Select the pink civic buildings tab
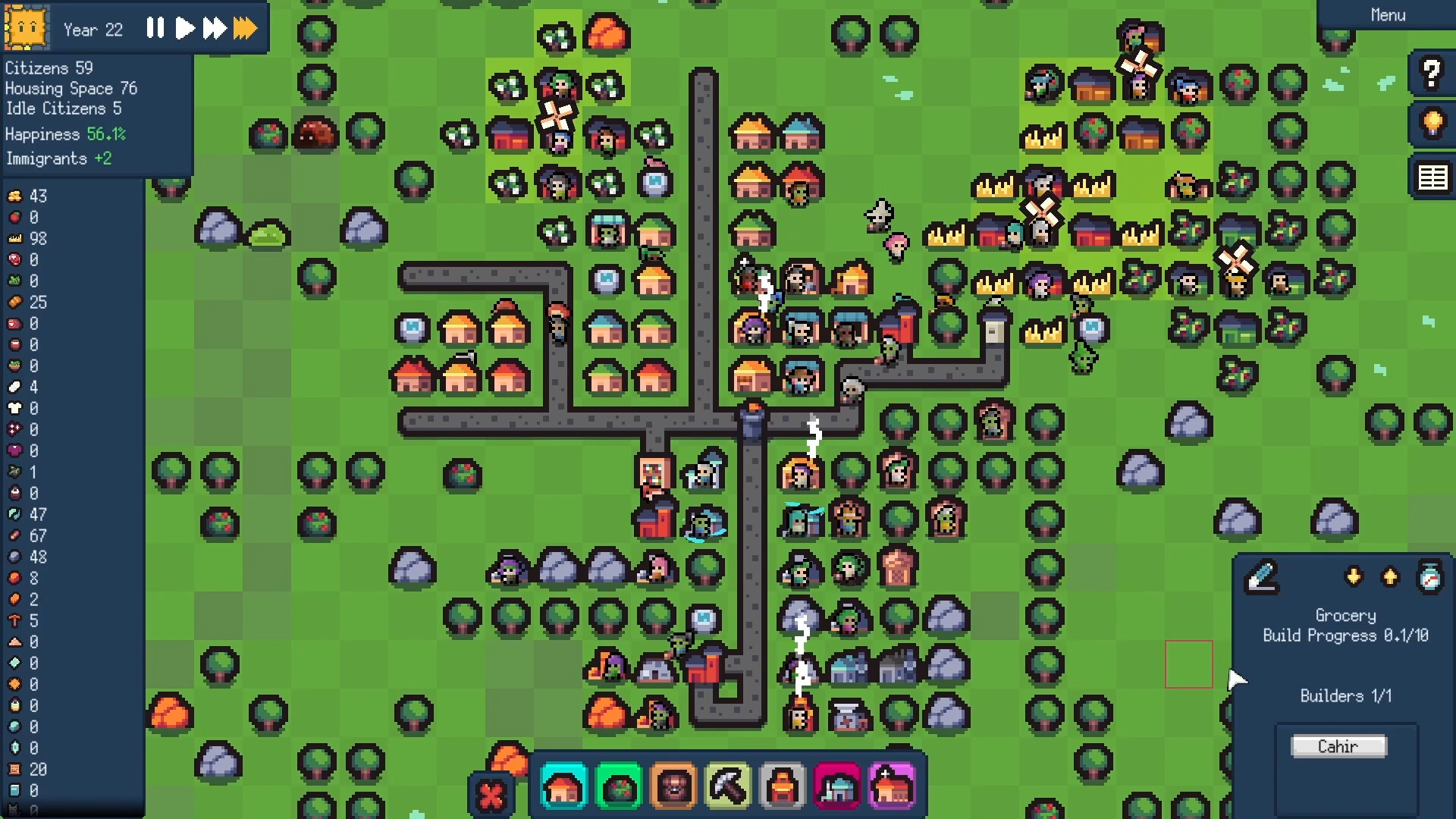The height and width of the screenshot is (819, 1456). click(x=838, y=787)
